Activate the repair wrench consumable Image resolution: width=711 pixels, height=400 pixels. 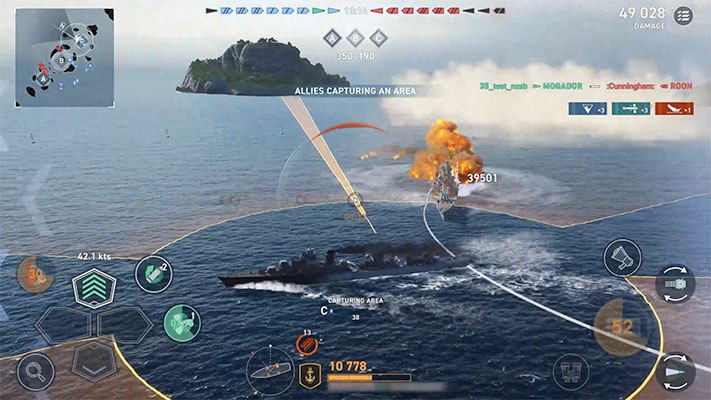[150, 273]
